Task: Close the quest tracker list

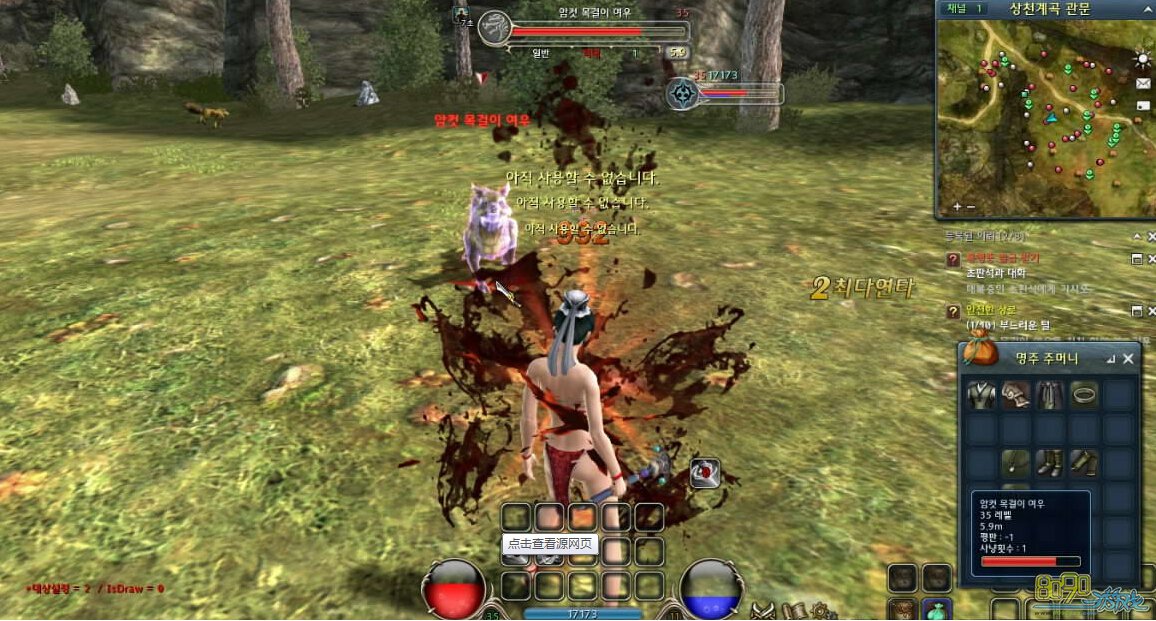Action: (1149, 237)
